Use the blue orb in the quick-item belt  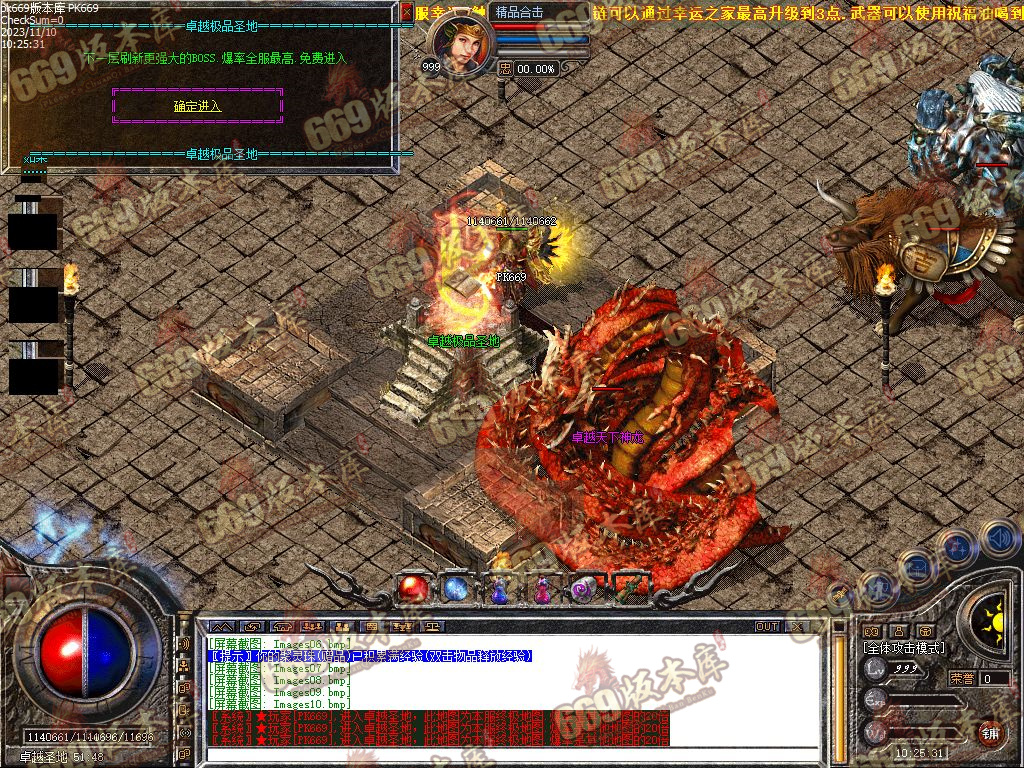pos(455,589)
